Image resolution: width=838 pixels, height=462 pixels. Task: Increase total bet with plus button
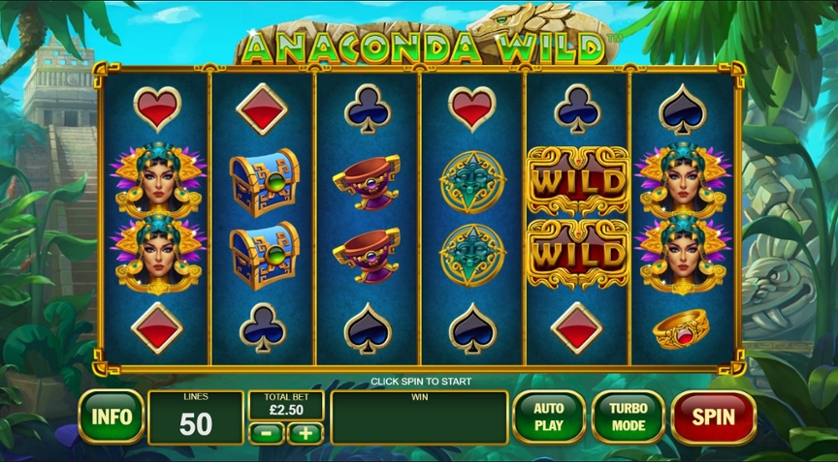point(305,433)
